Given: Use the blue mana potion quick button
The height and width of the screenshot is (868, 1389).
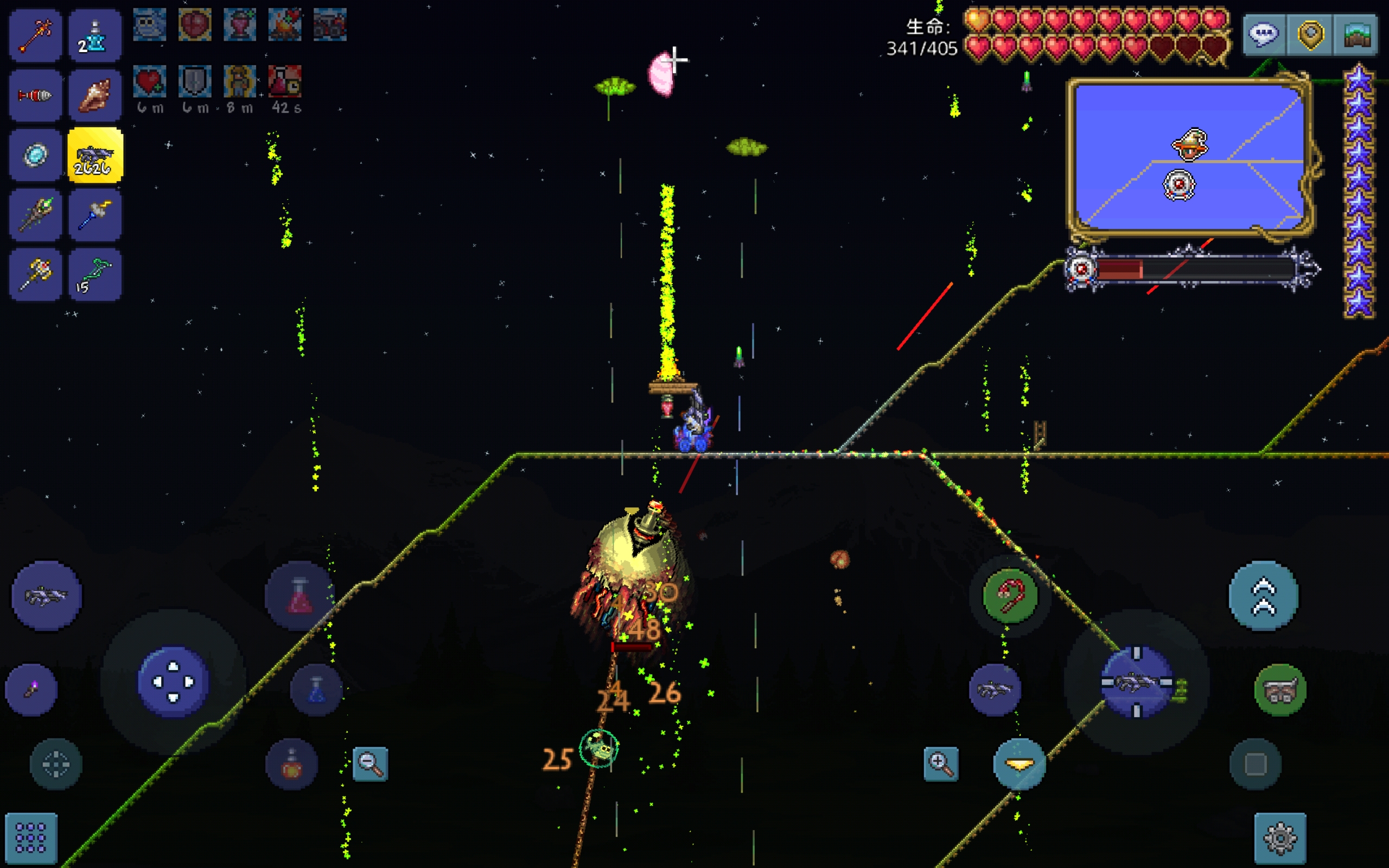Looking at the screenshot, I should (316, 690).
